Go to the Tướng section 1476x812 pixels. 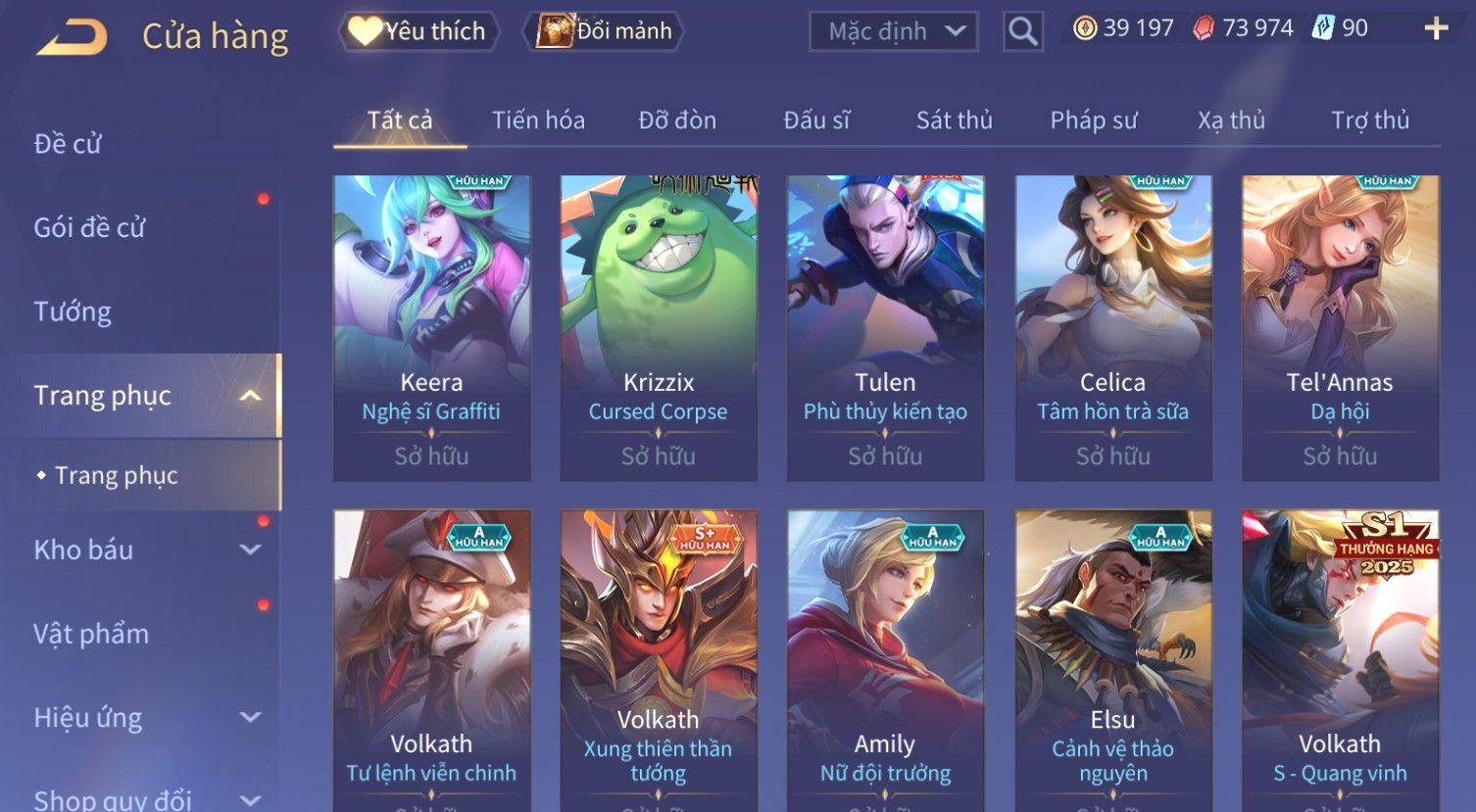[73, 311]
